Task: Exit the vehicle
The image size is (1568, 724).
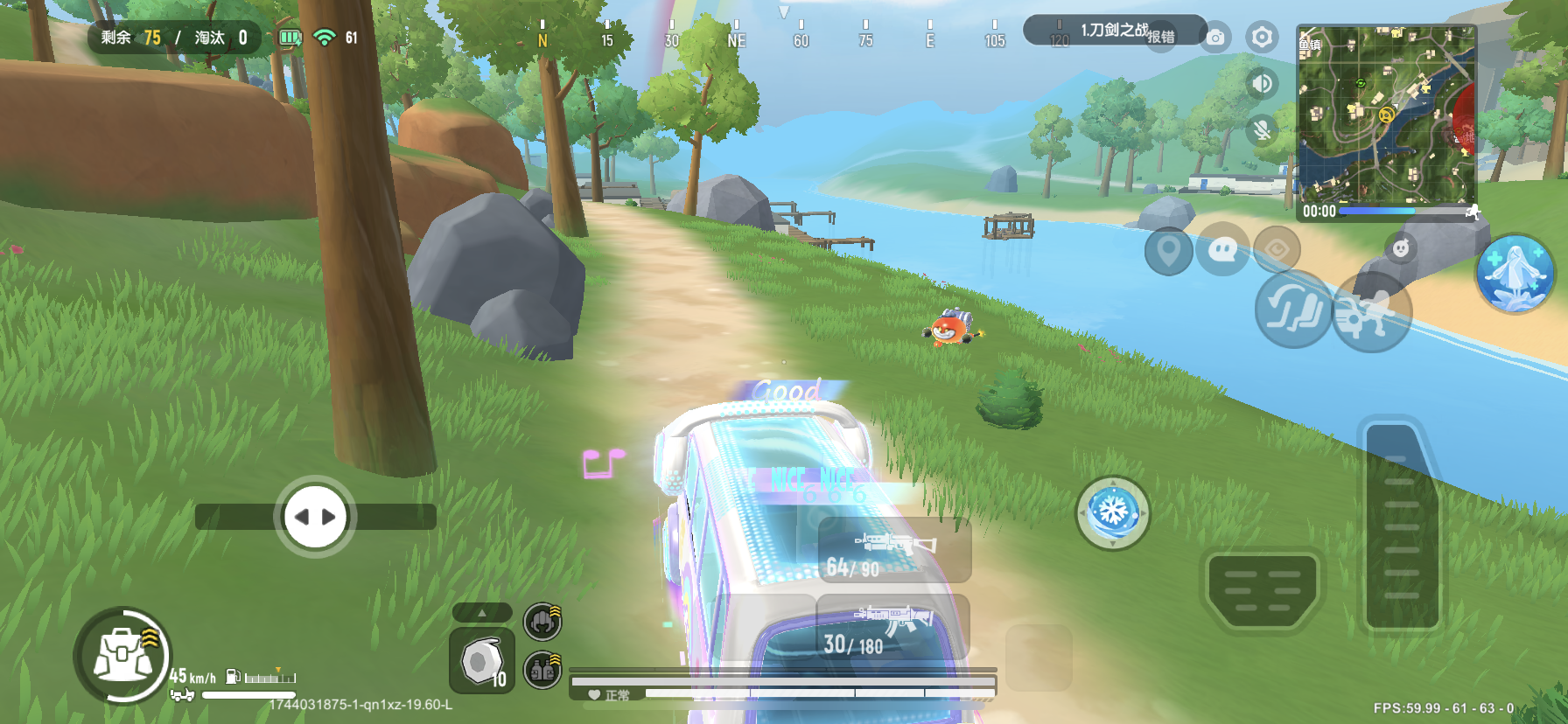Action: pos(1370,312)
